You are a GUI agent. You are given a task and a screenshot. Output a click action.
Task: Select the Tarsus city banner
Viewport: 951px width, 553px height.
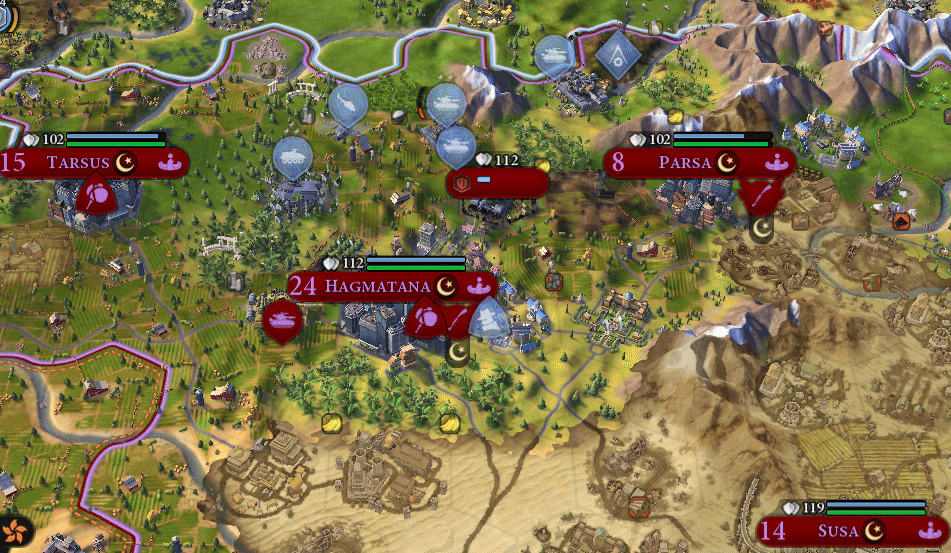pos(80,162)
